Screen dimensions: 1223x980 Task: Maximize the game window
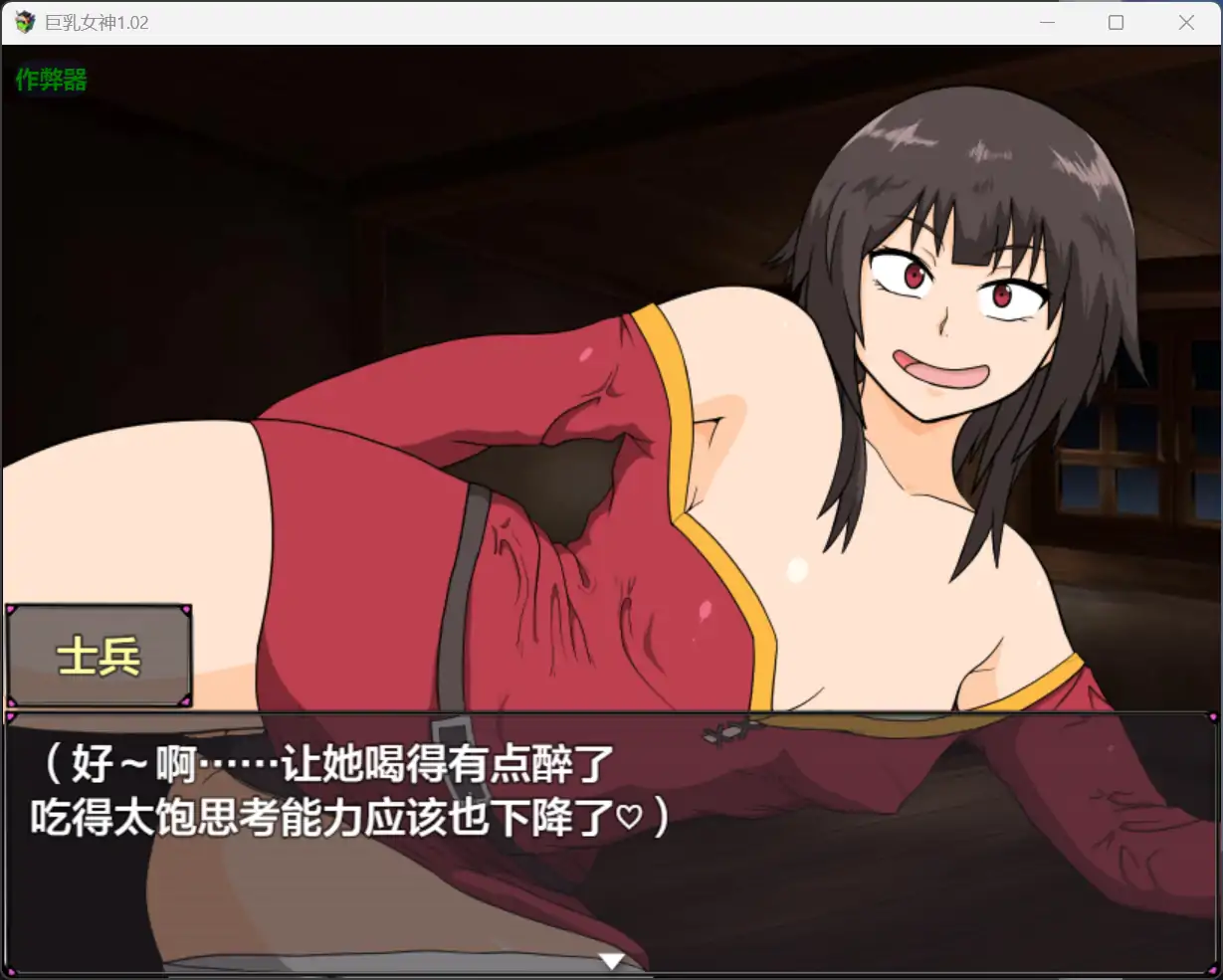[x=1116, y=22]
